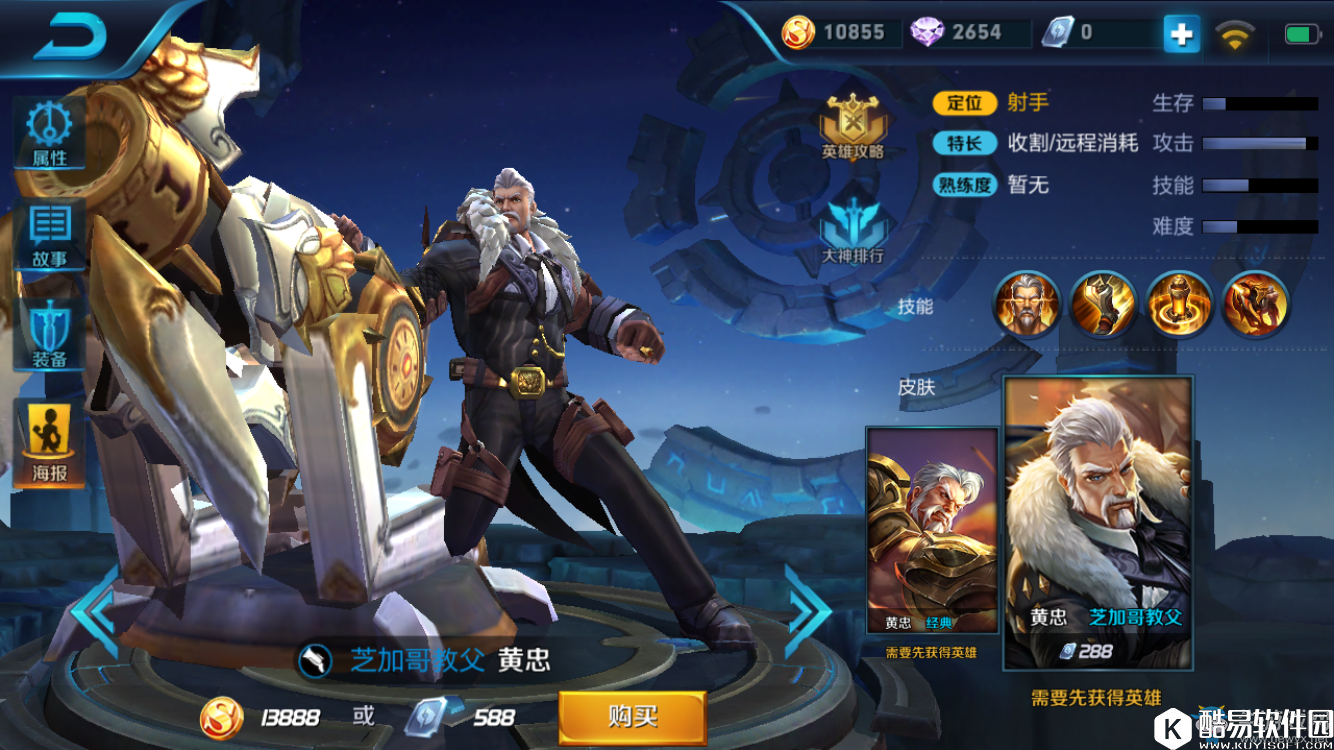Select the golden turret skill icon
The height and width of the screenshot is (750, 1334).
click(x=1179, y=304)
